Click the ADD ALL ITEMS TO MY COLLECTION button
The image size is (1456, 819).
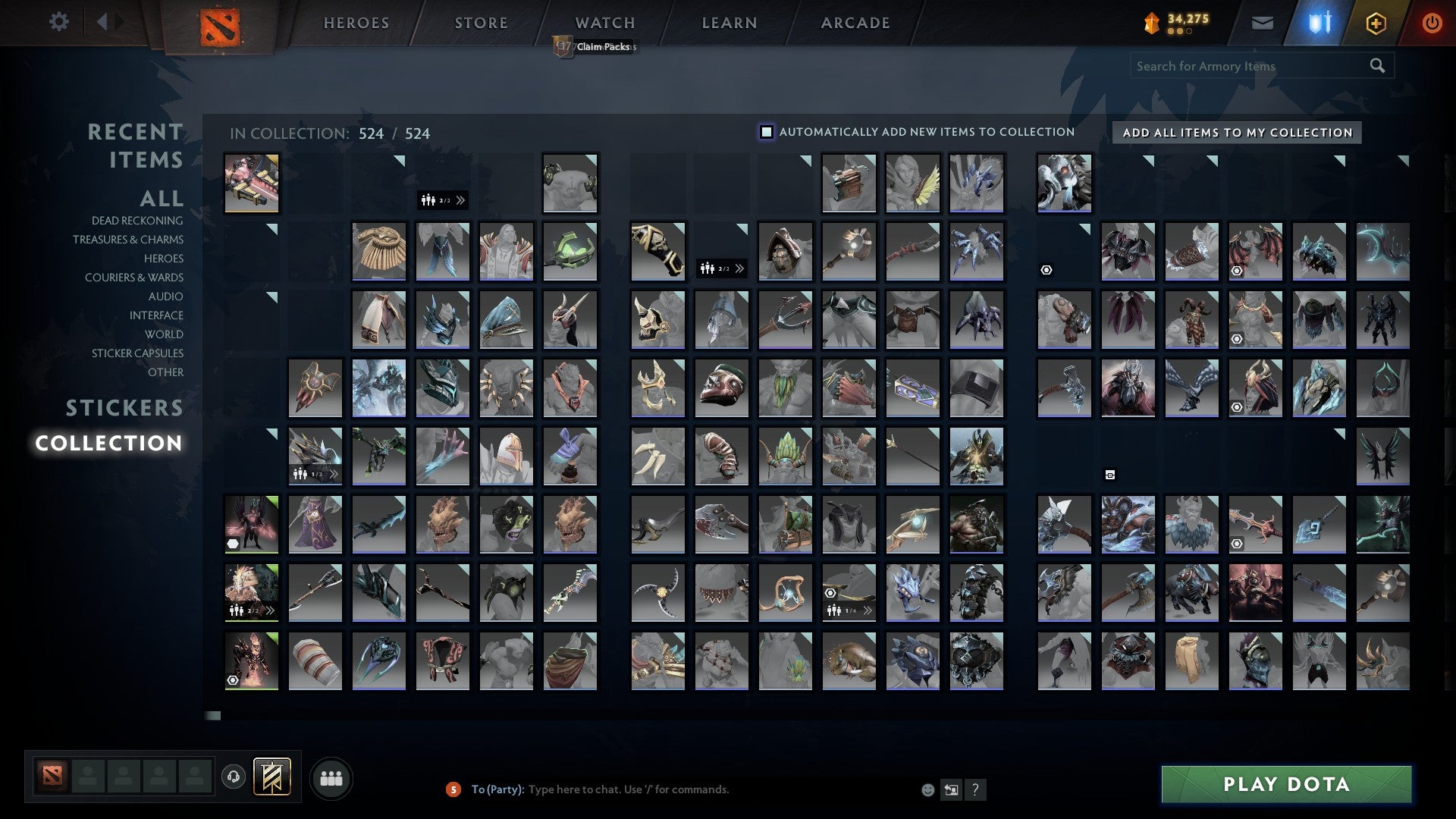(x=1236, y=132)
